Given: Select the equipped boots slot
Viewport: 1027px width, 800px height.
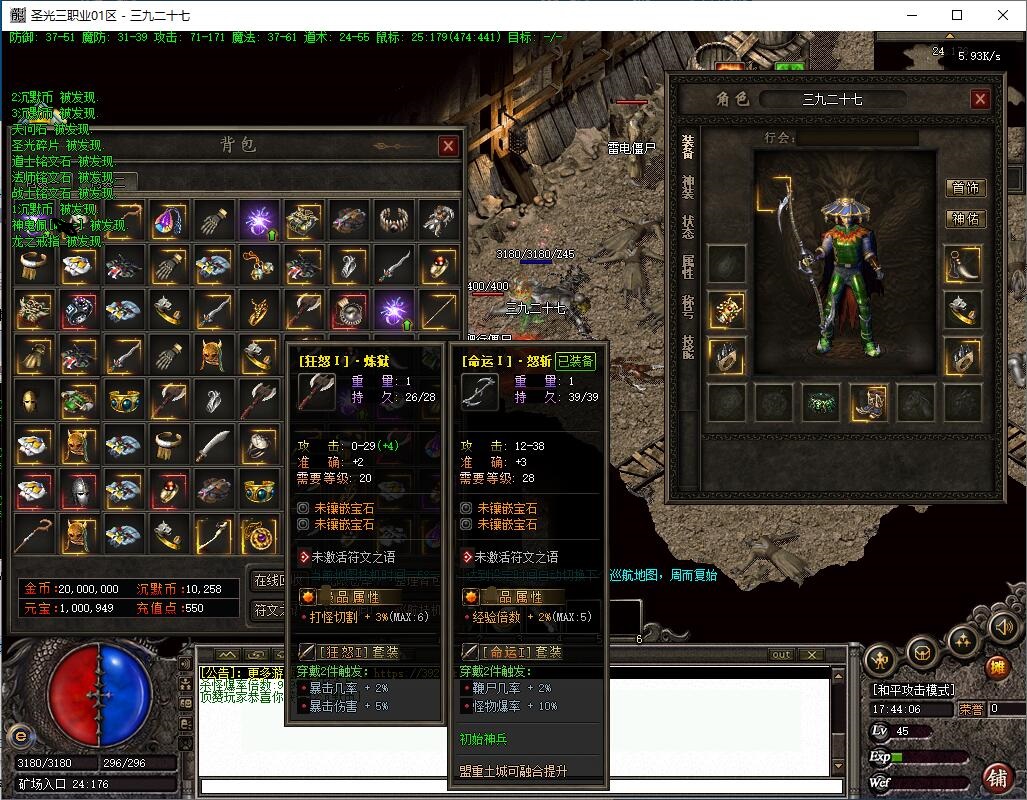Looking at the screenshot, I should 869,403.
